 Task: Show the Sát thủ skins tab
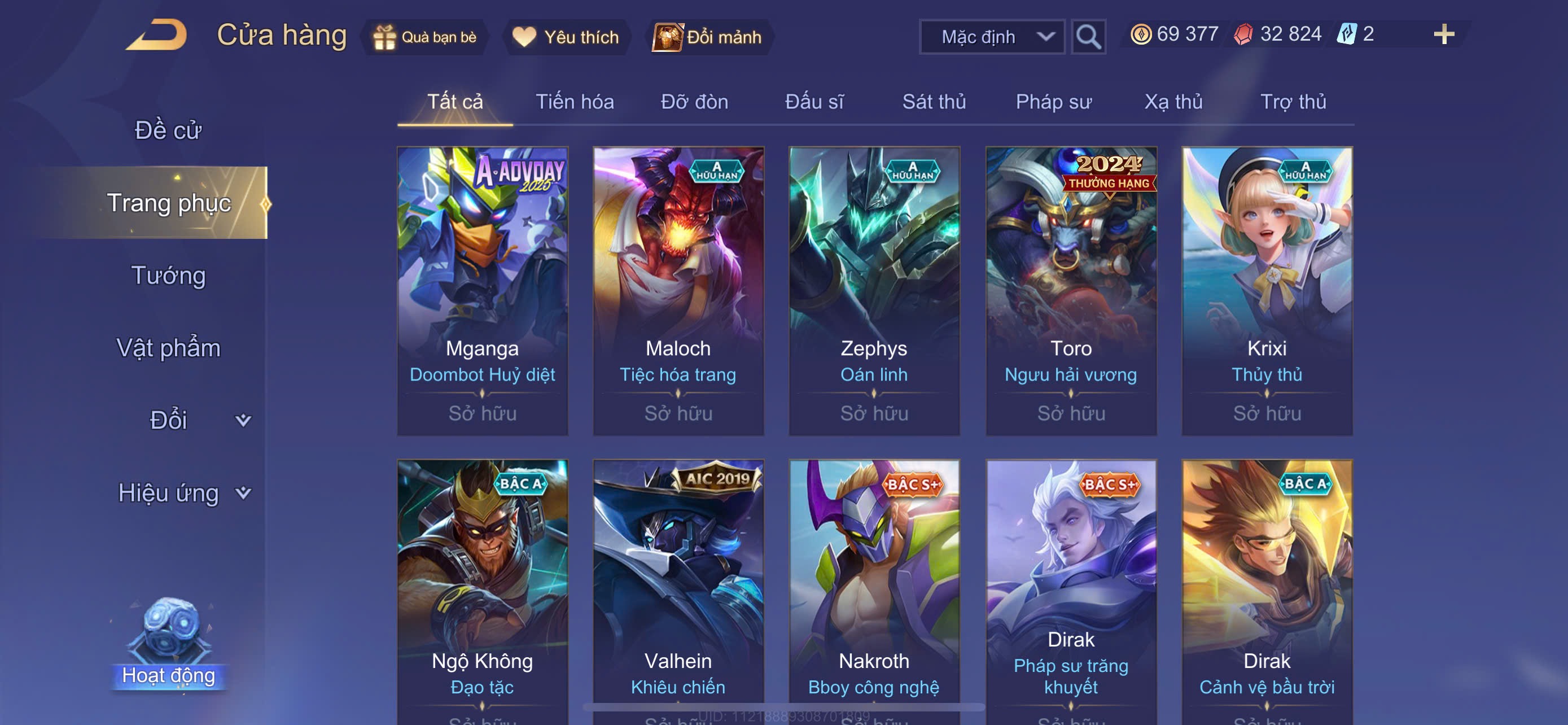click(934, 102)
